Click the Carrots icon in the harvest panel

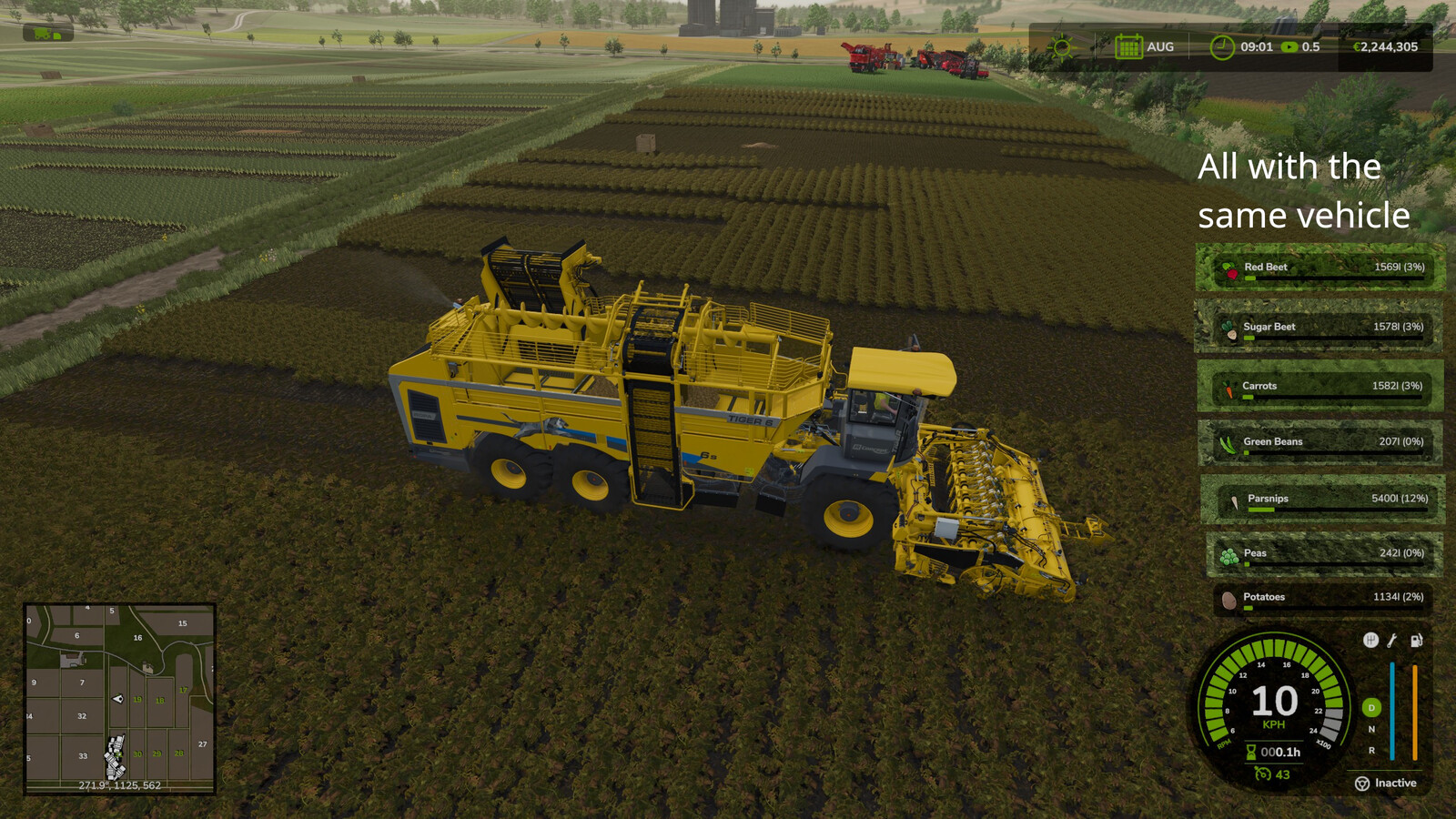pyautogui.click(x=1228, y=385)
